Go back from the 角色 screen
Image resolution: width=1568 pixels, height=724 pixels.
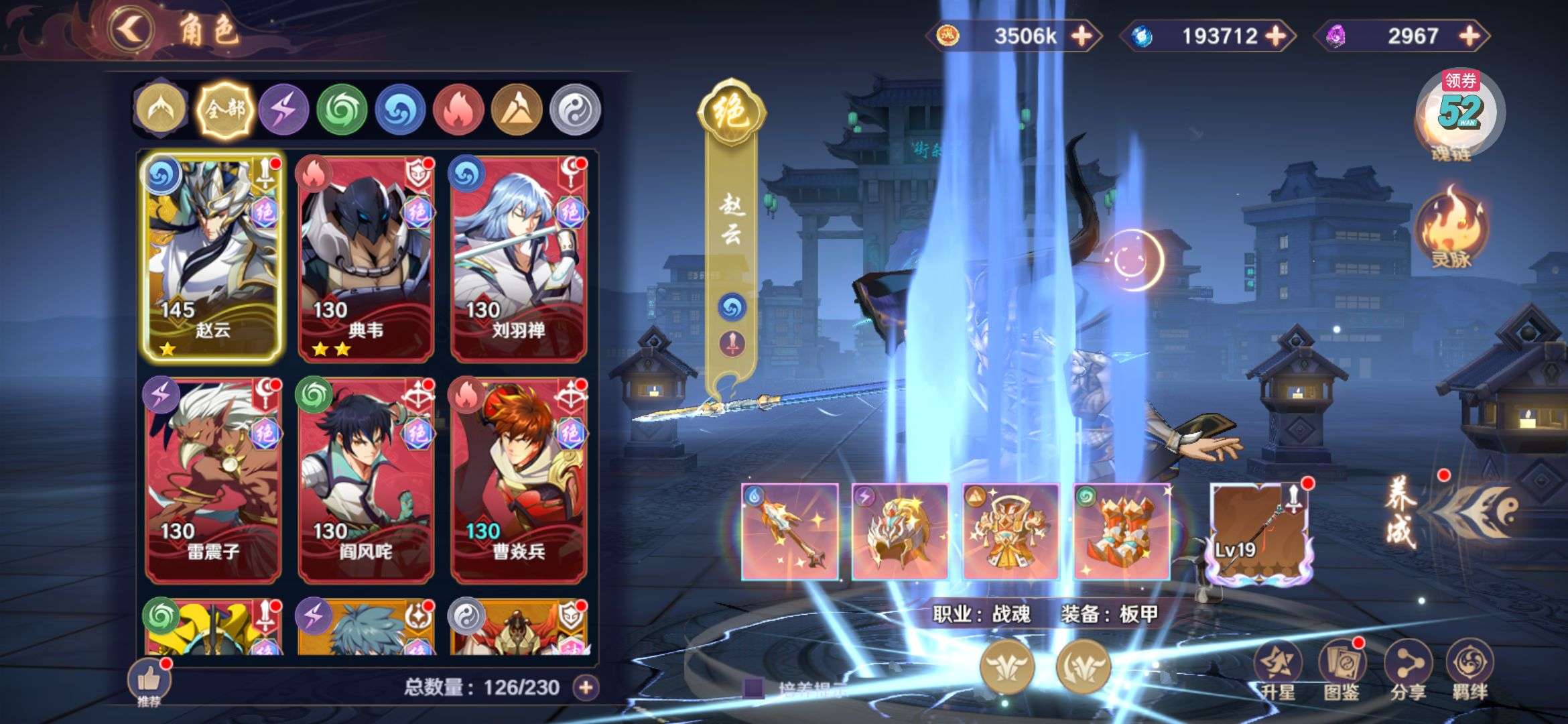click(x=131, y=29)
